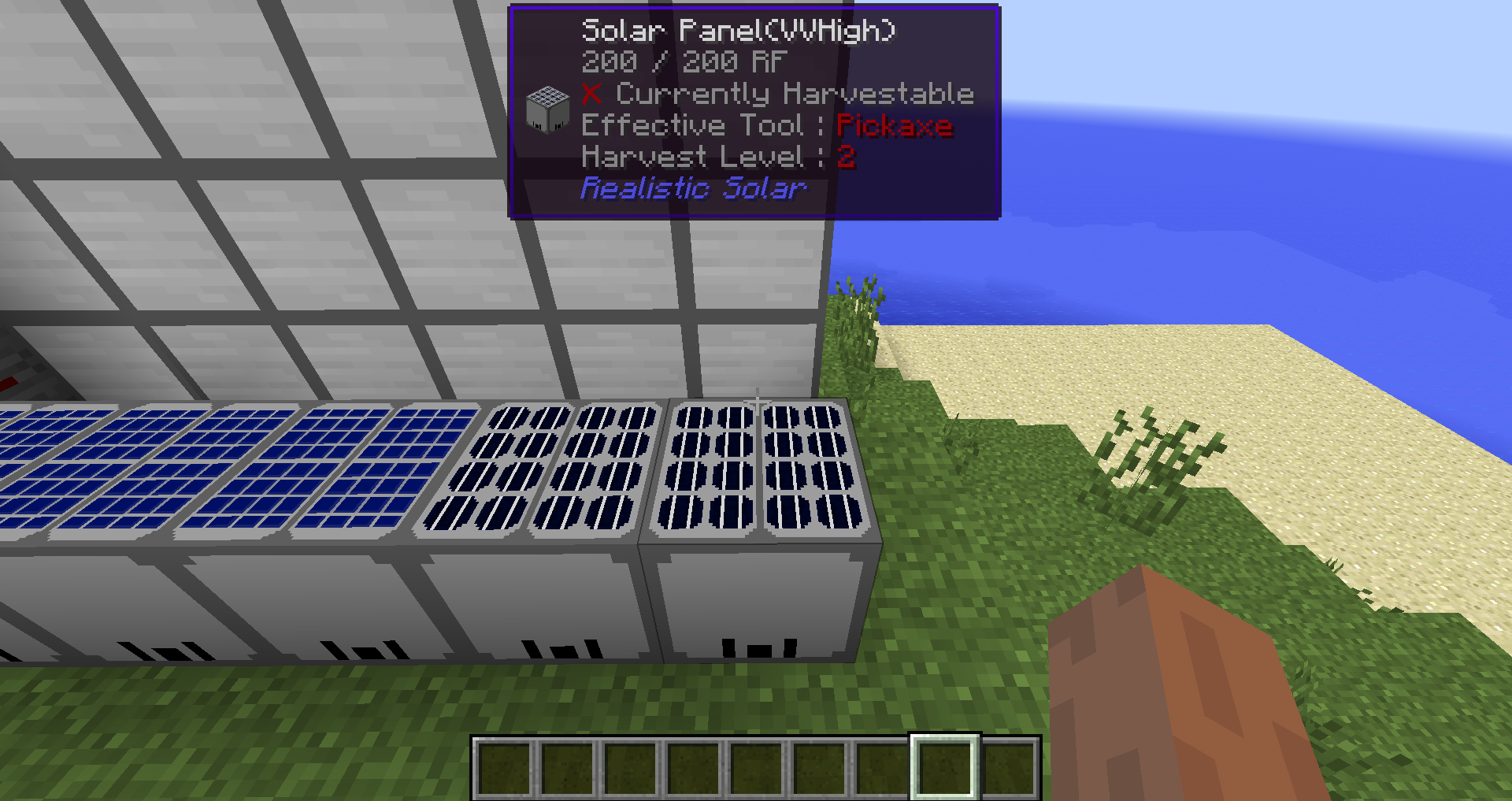Open details for the Realistic Solar mod label

pos(693,187)
